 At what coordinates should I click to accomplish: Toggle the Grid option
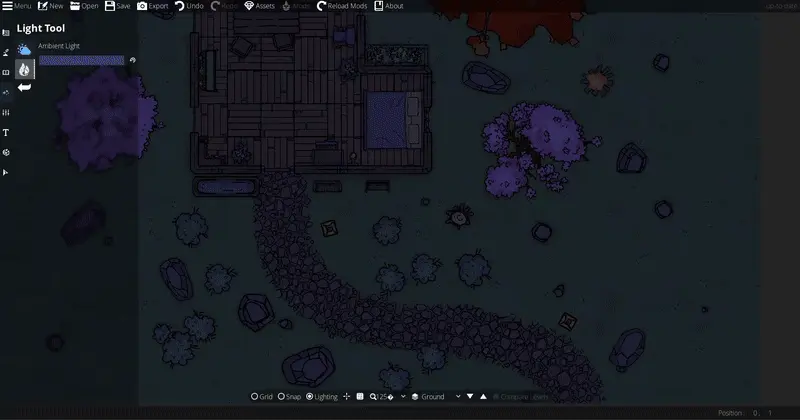tap(261, 397)
